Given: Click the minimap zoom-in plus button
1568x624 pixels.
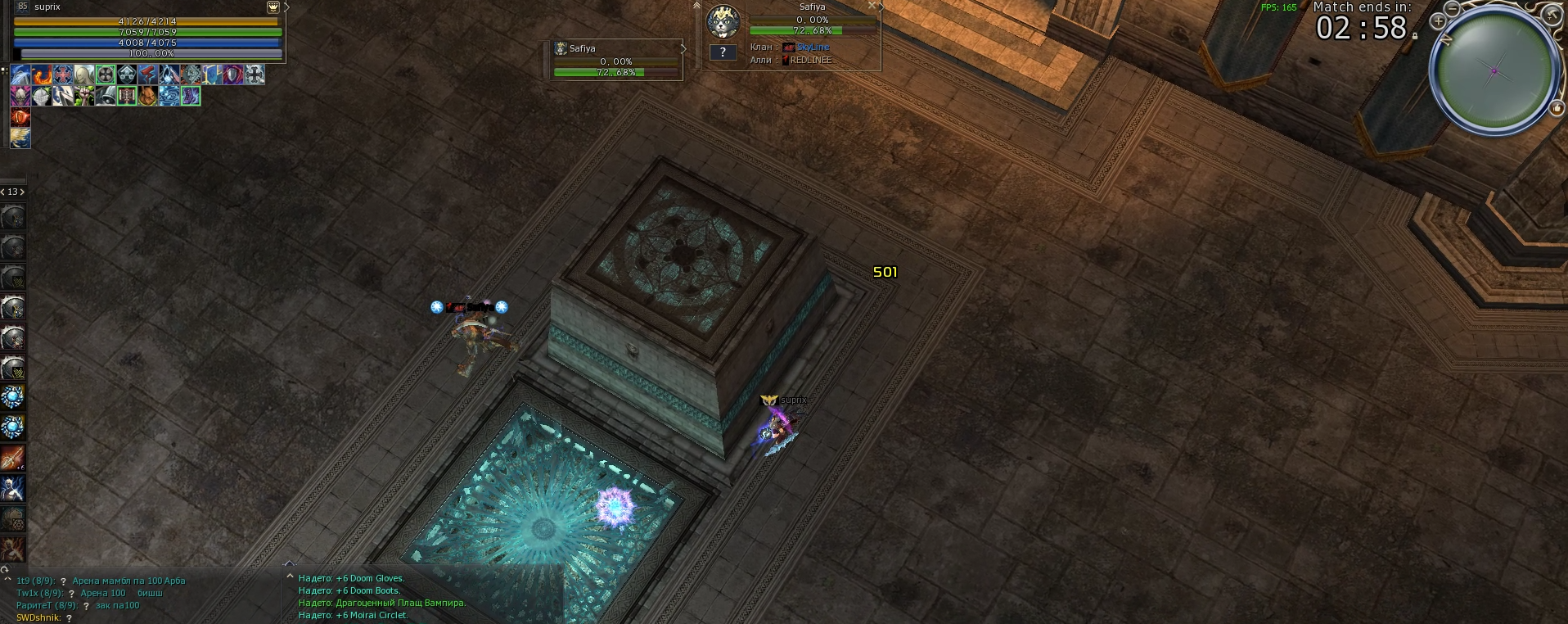Looking at the screenshot, I should [1439, 22].
